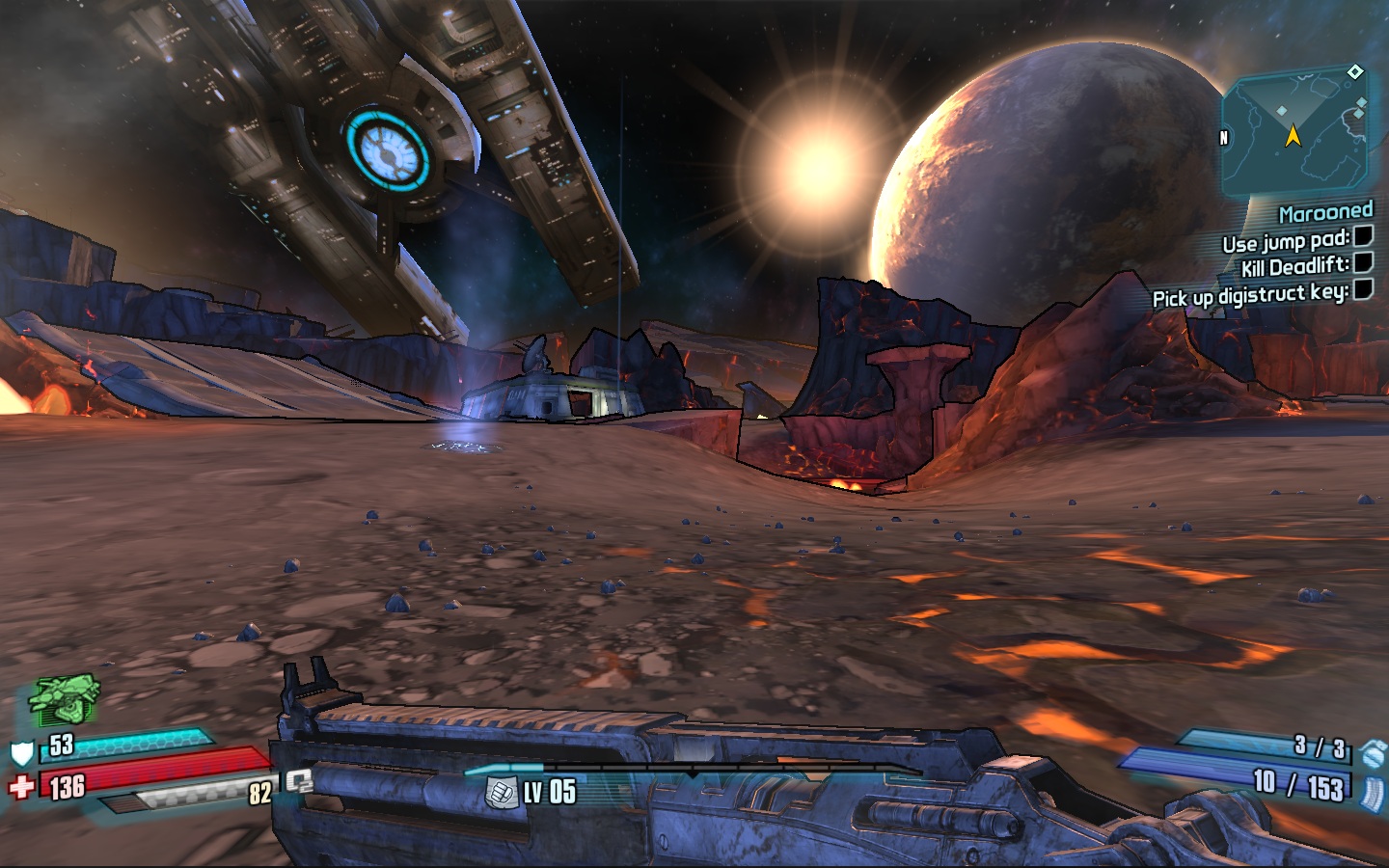Click the level 05 badge icon

coord(500,793)
